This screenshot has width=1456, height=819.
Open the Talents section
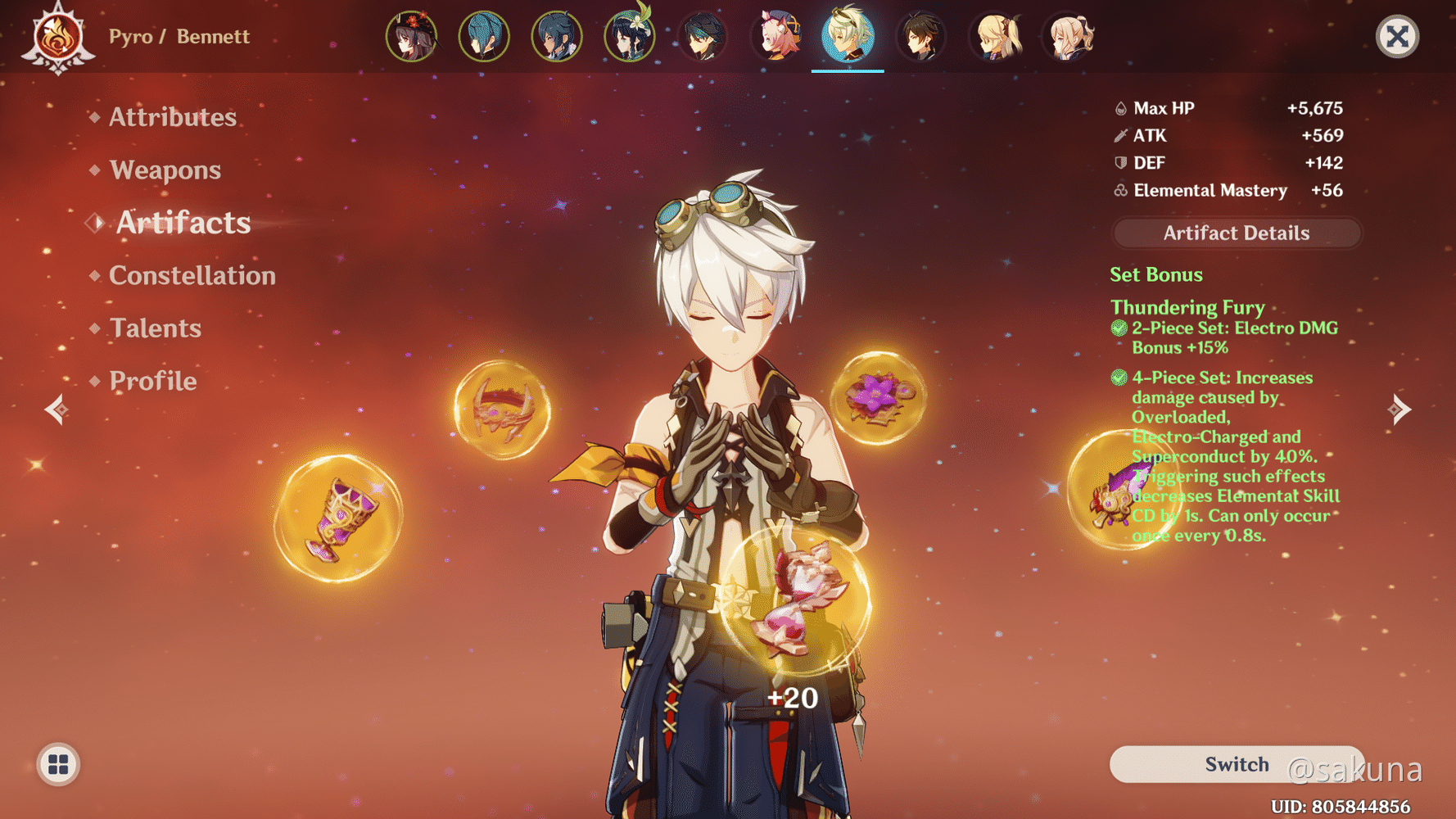pyautogui.click(x=155, y=328)
